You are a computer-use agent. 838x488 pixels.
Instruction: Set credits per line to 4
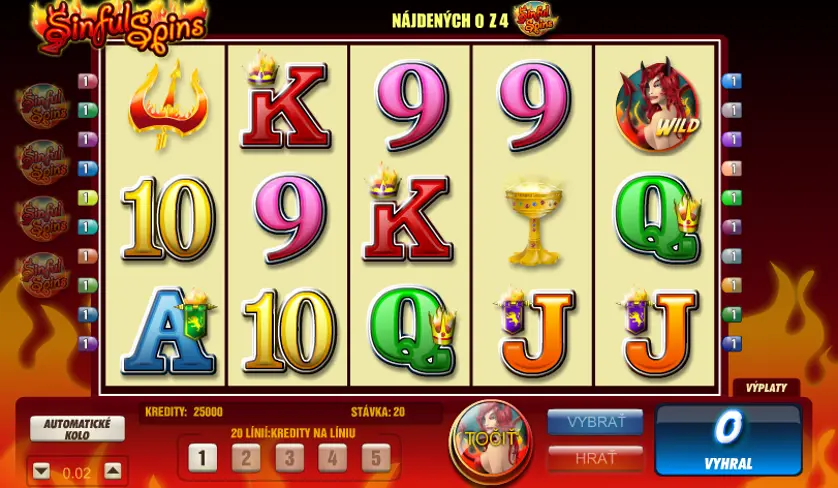pyautogui.click(x=332, y=458)
